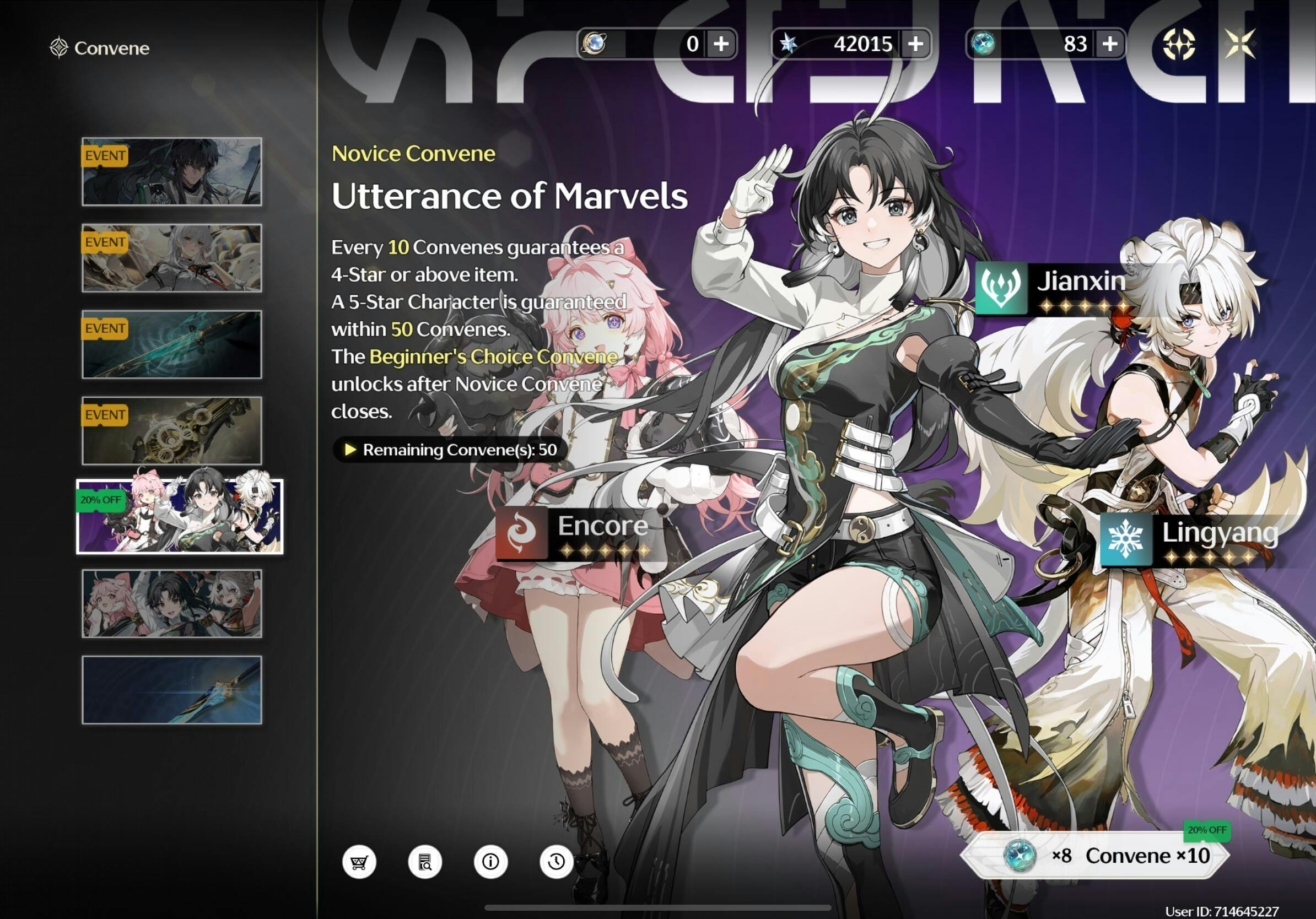Add more of the zero-count planet currency

[x=721, y=44]
